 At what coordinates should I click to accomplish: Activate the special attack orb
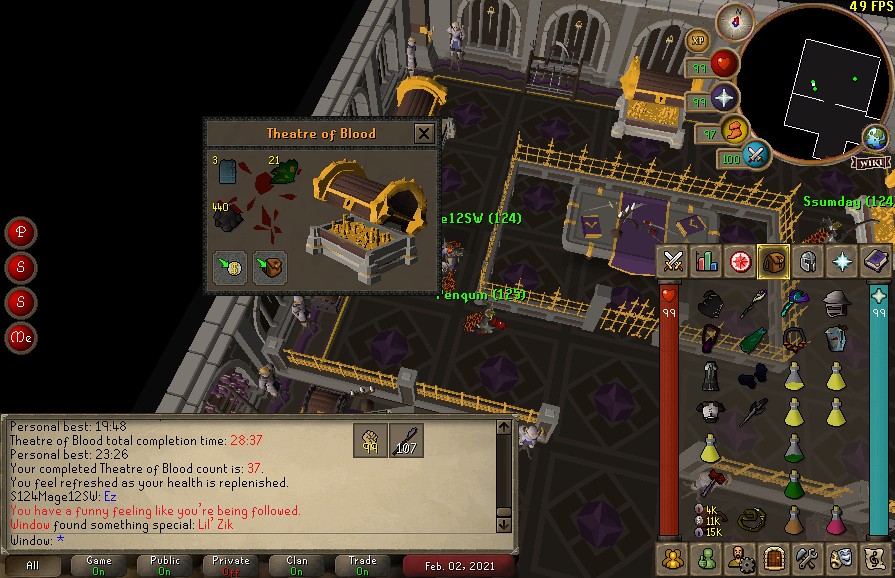click(x=754, y=156)
